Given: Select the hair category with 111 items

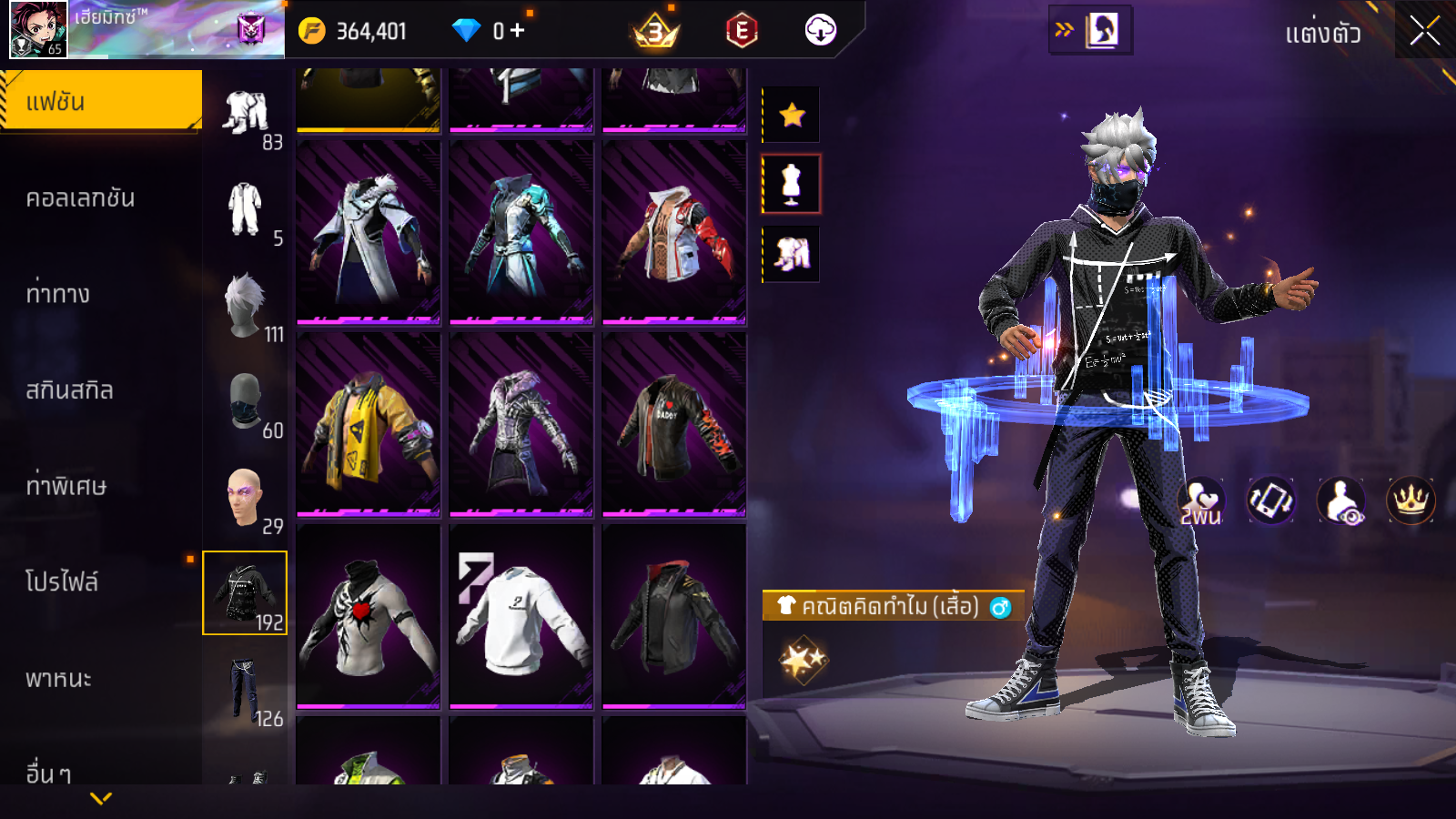Looking at the screenshot, I should pos(246,307).
